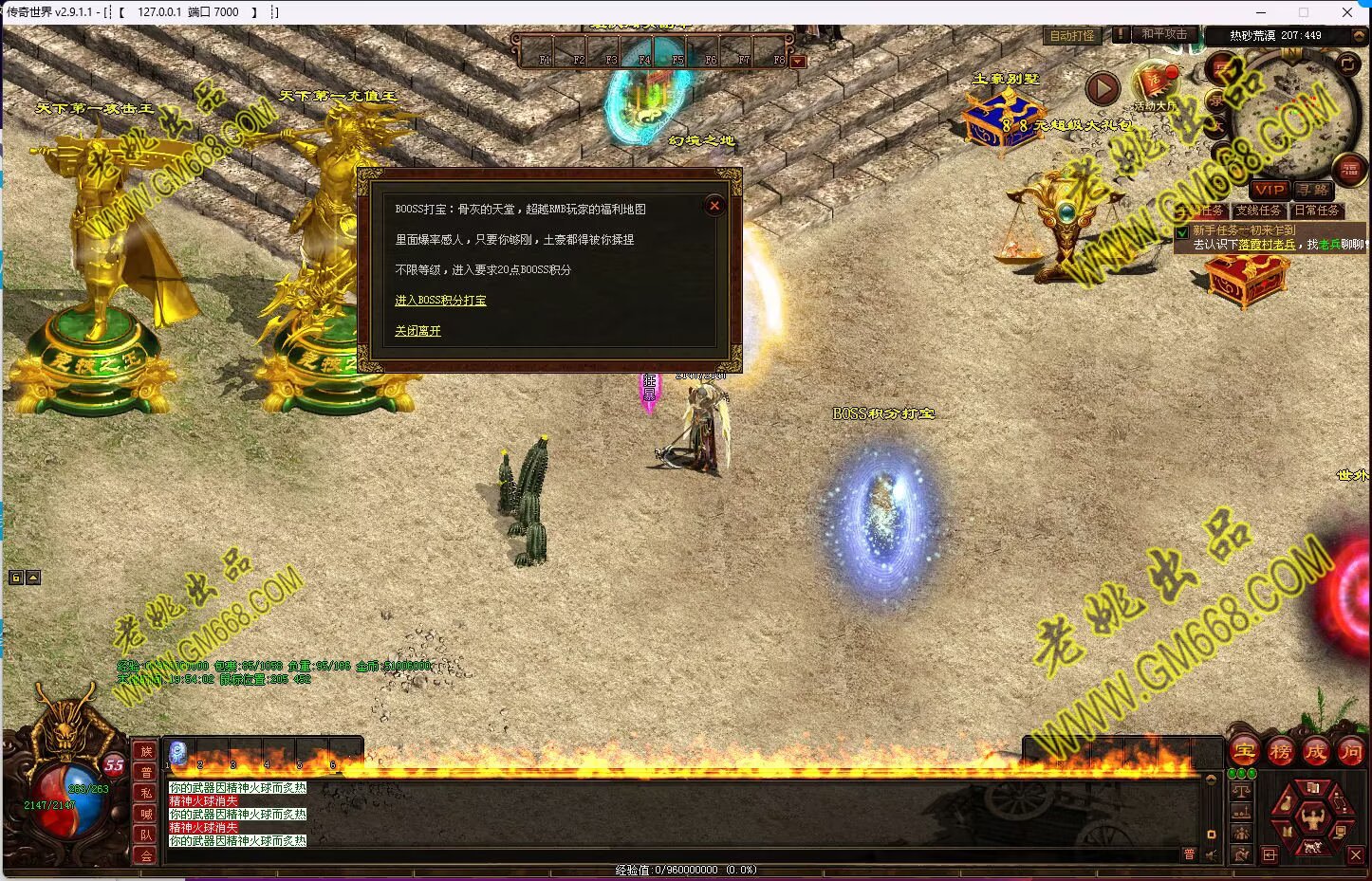This screenshot has width=1372, height=881.
Task: Open the 成 achievement round button
Action: tap(1315, 752)
